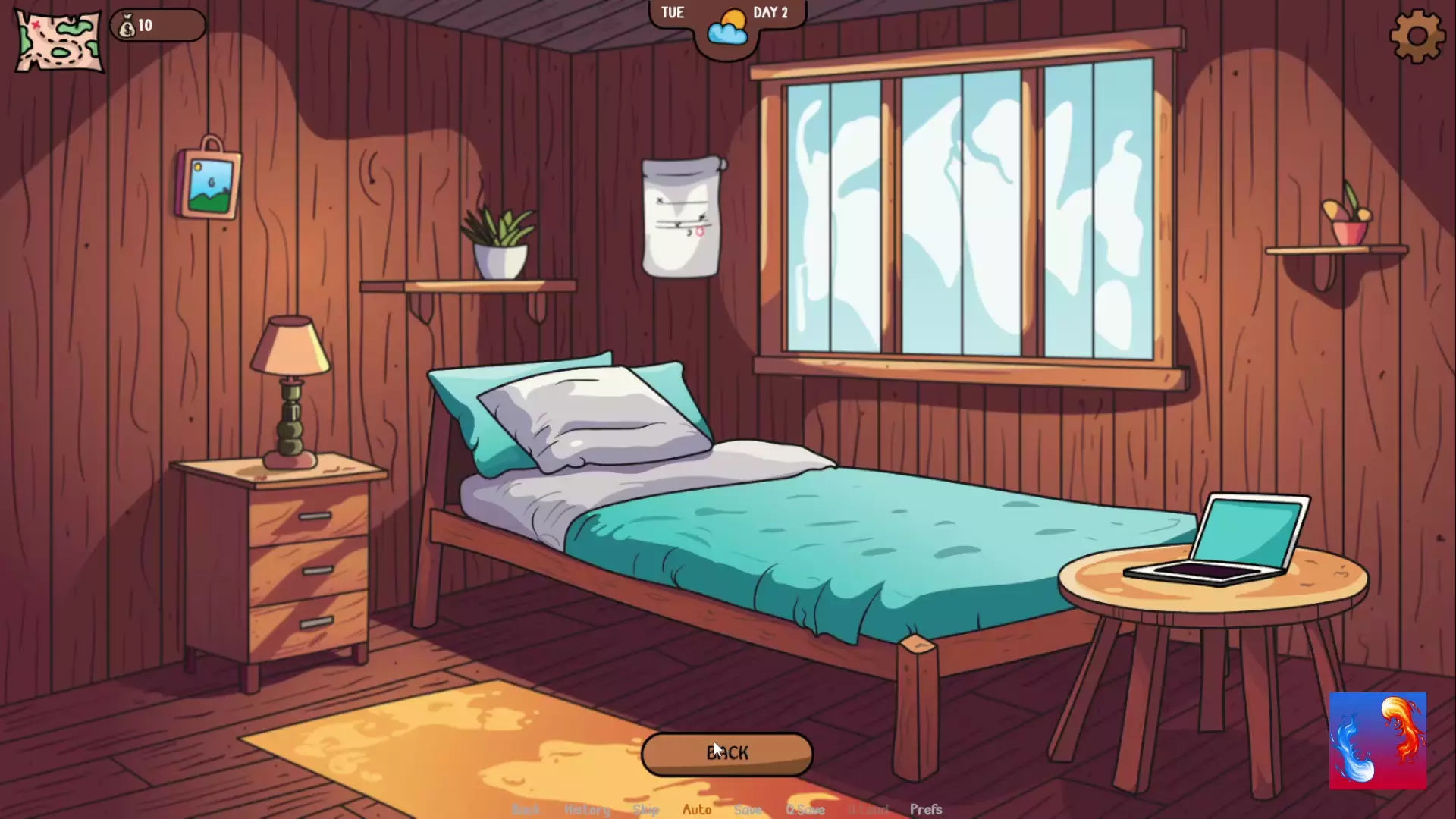Open the History log
Image resolution: width=1456 pixels, height=819 pixels.
click(x=587, y=809)
